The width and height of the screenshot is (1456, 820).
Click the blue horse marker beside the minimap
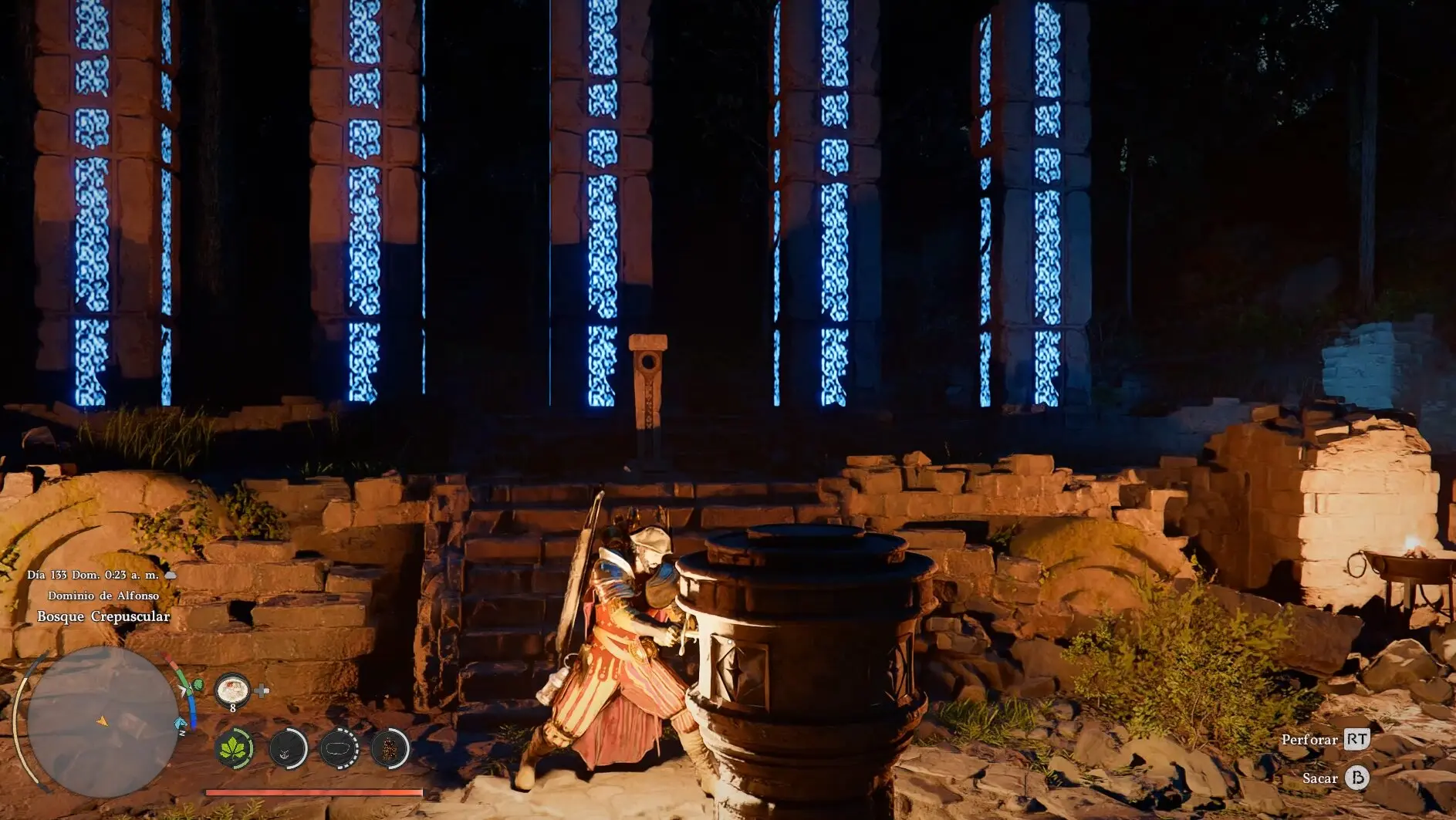[181, 723]
